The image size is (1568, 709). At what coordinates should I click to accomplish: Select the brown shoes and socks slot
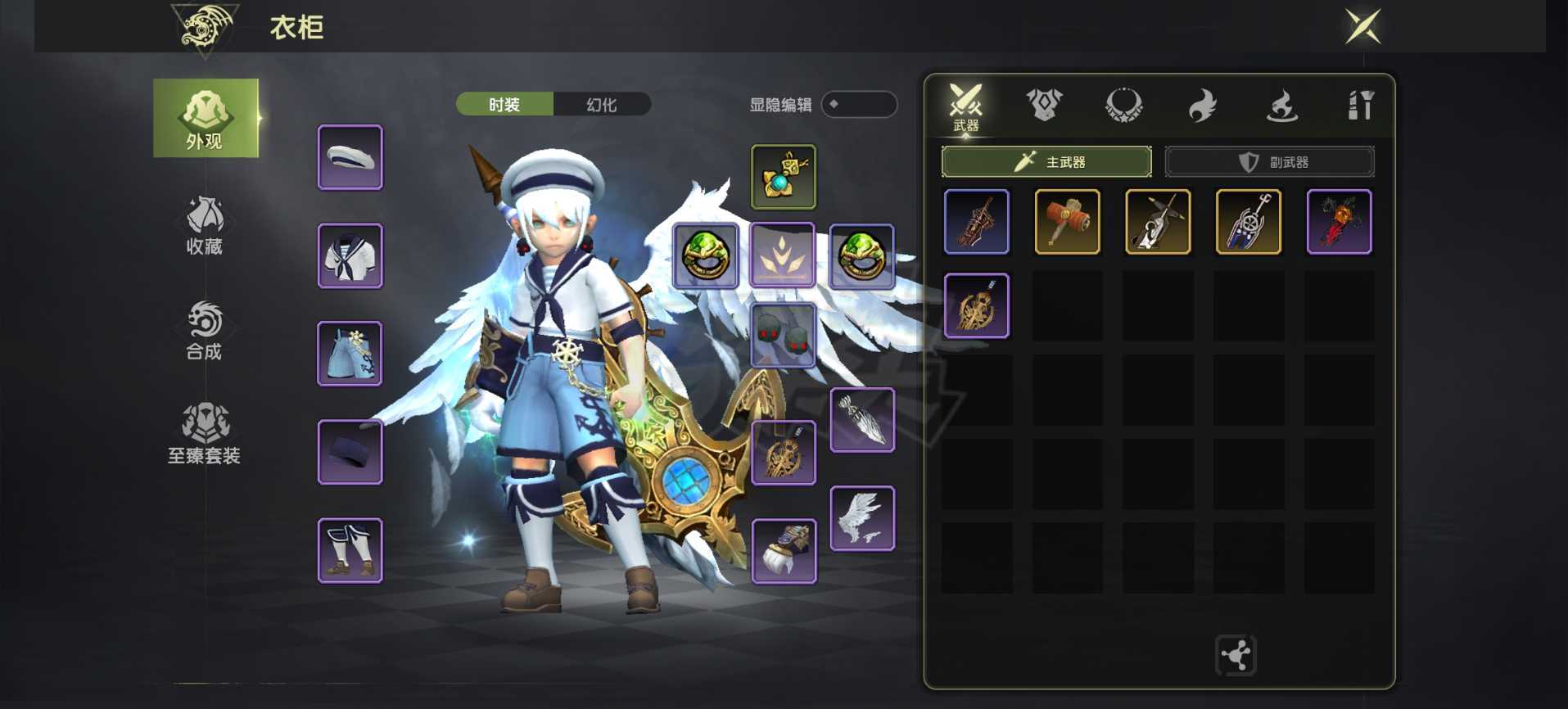tap(350, 550)
